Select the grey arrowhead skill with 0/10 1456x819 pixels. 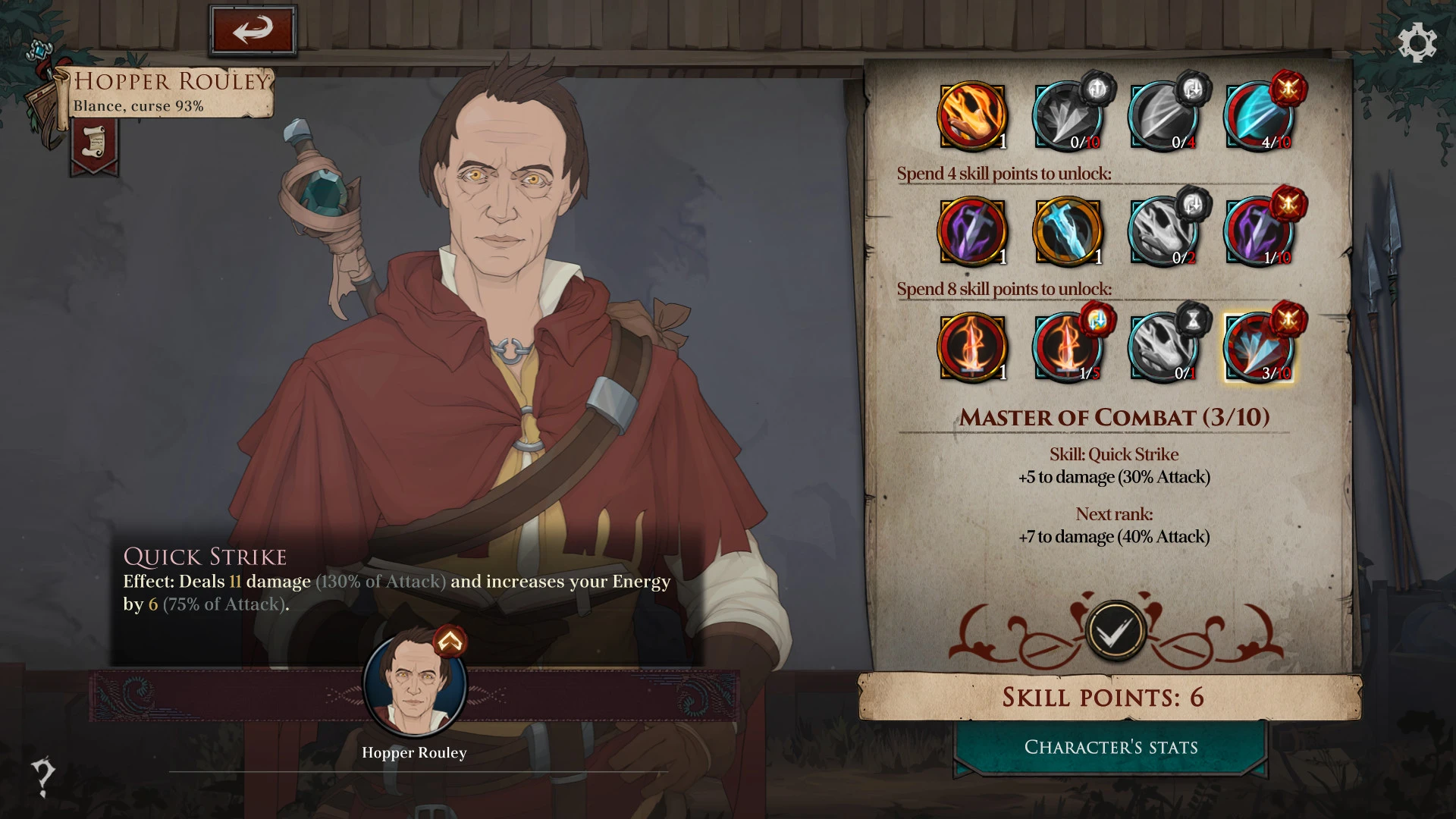click(x=1068, y=117)
